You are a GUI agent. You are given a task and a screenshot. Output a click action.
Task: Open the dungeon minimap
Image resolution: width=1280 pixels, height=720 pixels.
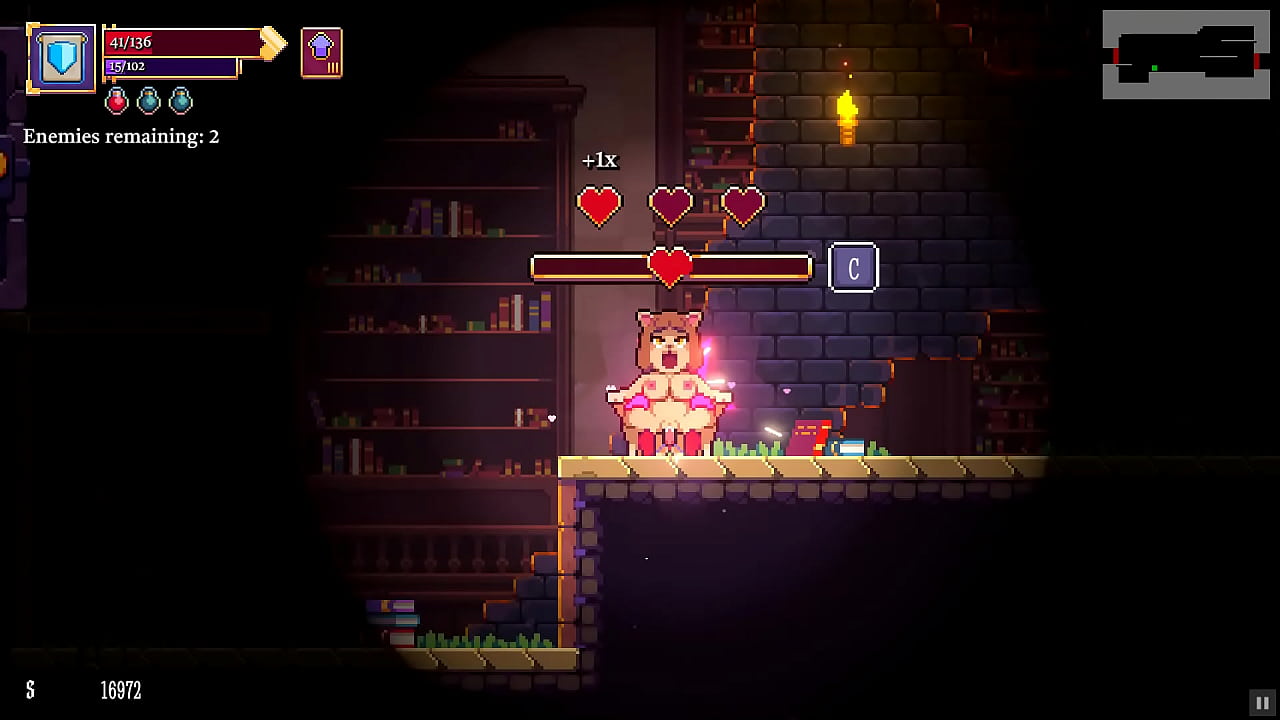(1184, 54)
